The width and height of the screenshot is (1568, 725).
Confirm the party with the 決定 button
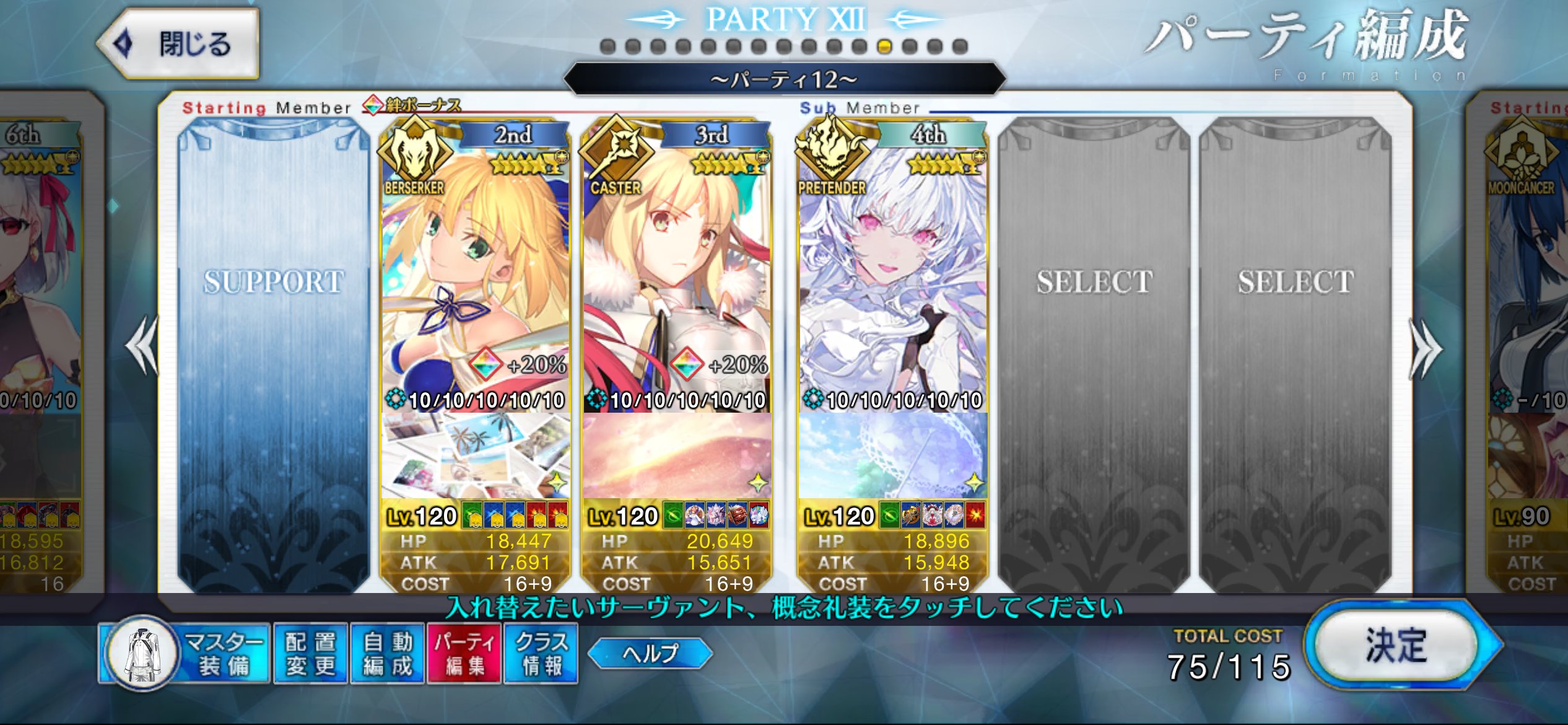1396,646
